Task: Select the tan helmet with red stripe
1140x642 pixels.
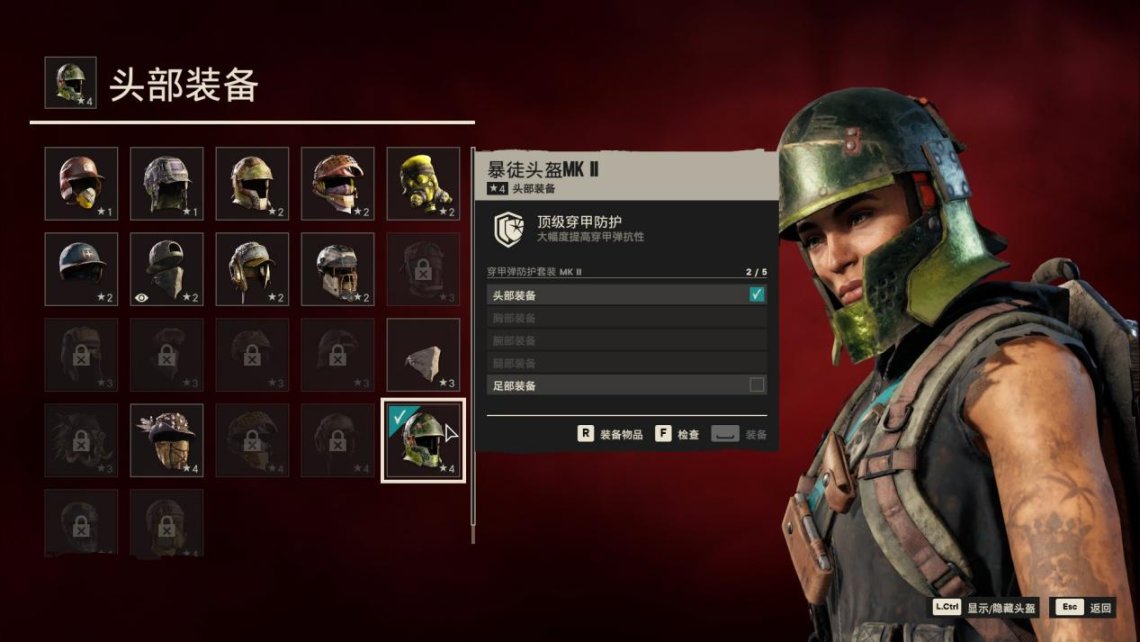Action: 252,184
